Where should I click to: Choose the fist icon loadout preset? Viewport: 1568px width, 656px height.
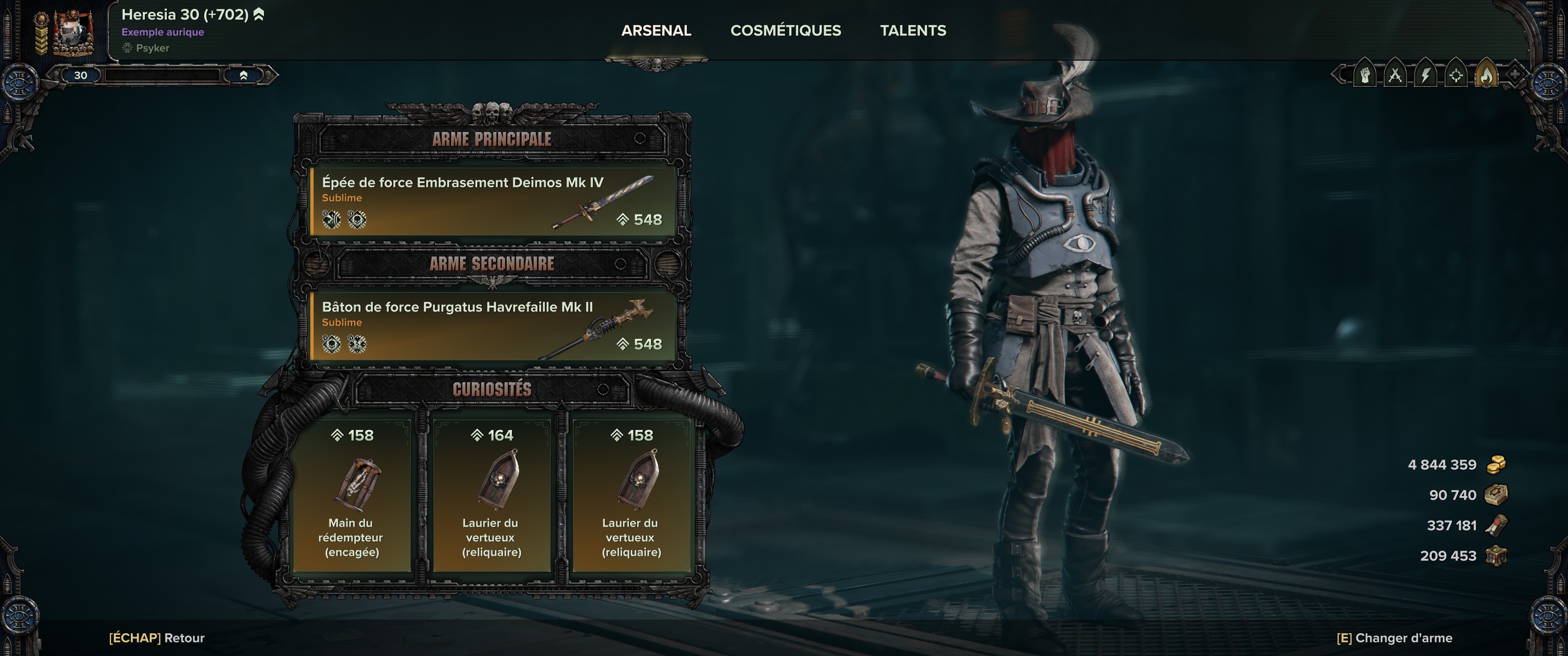(x=1365, y=76)
